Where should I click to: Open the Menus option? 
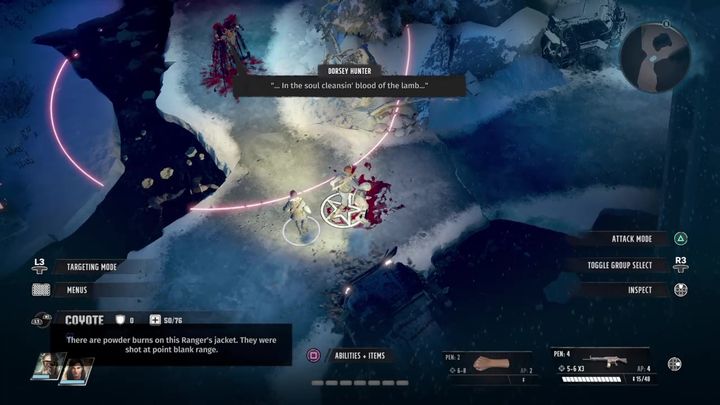(x=76, y=290)
